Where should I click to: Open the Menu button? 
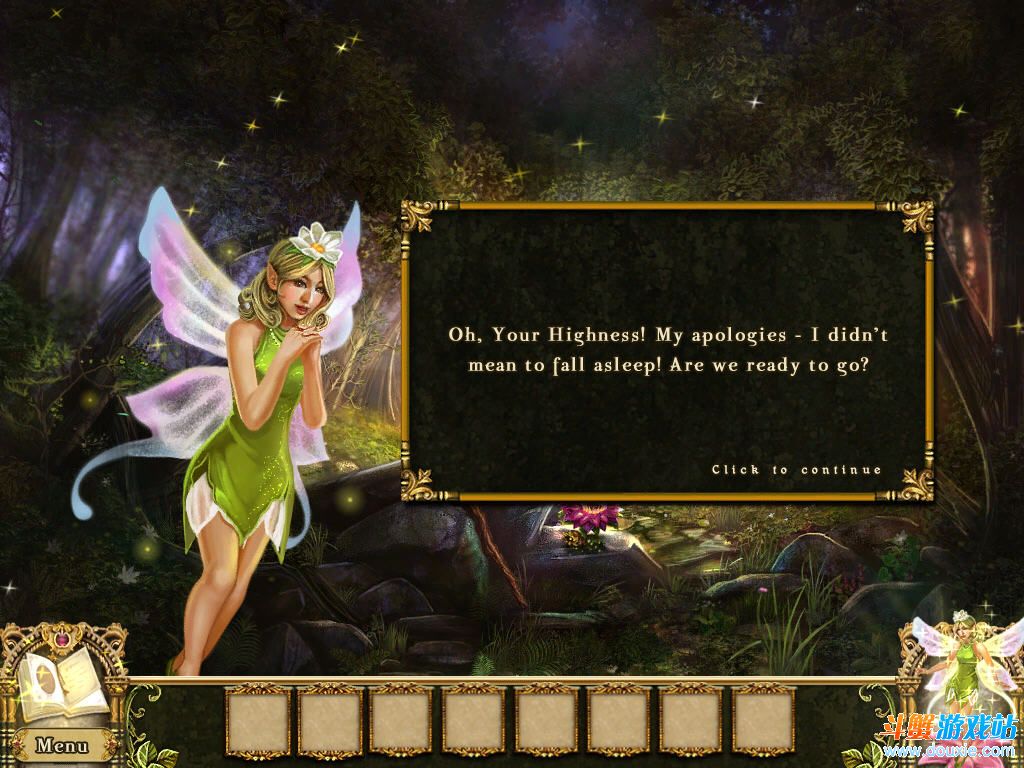click(62, 745)
